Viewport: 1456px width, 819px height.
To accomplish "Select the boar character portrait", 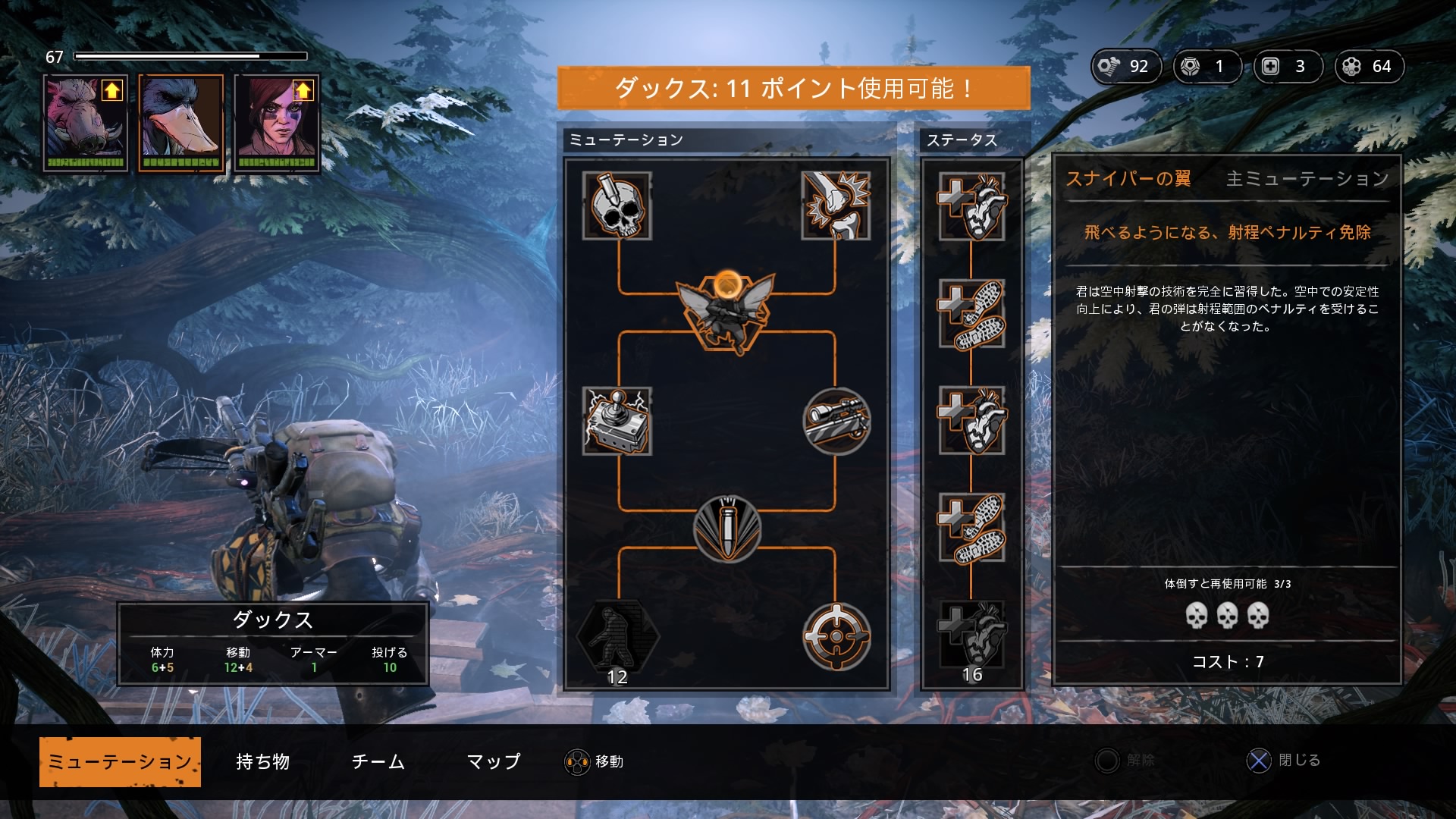I will [x=85, y=123].
